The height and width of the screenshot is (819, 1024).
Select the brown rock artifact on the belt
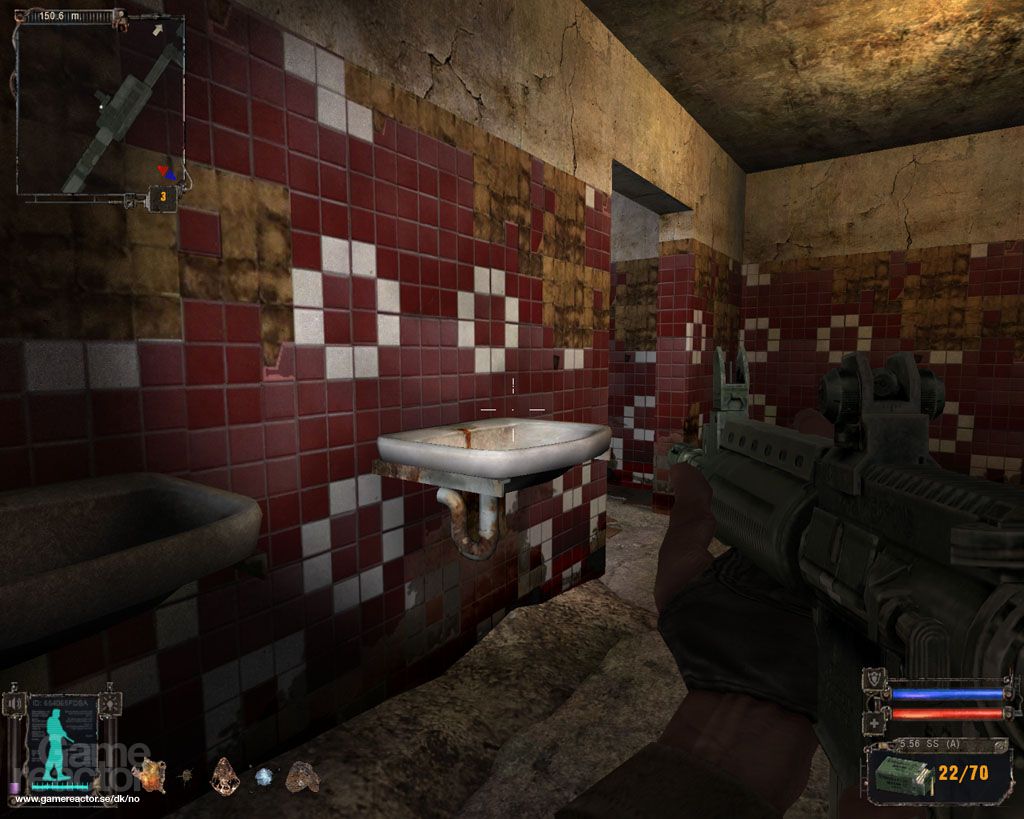(300, 775)
